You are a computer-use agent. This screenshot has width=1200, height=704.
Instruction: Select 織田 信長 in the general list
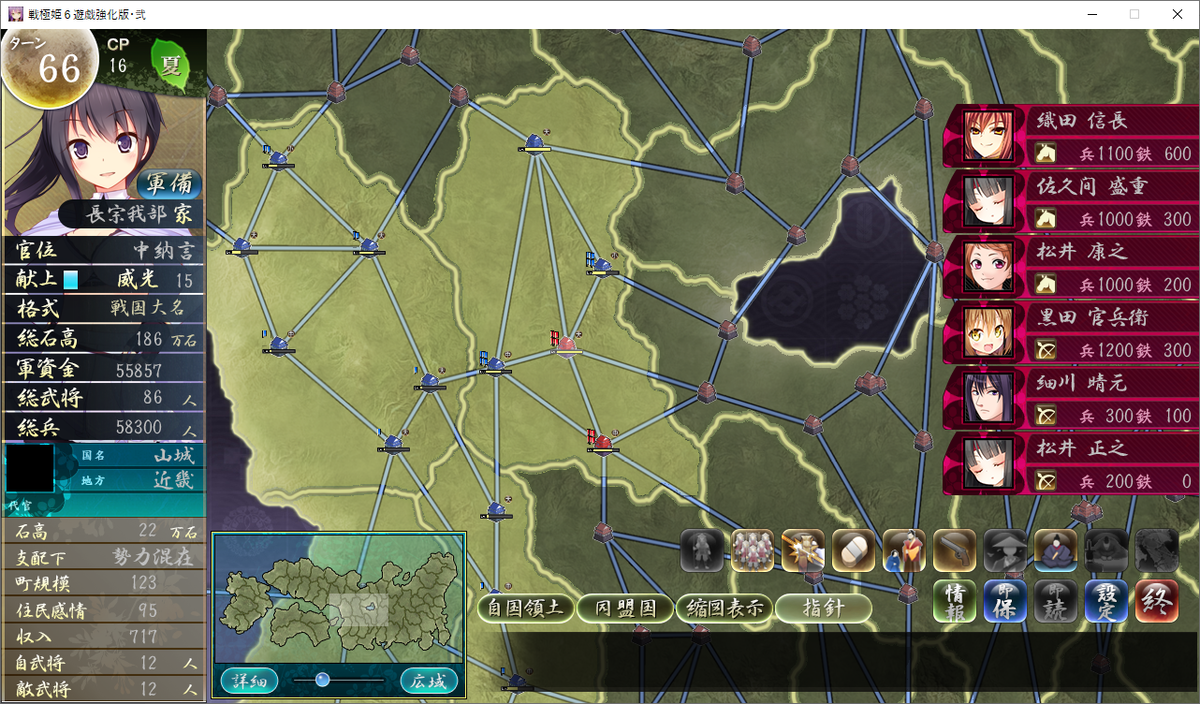[x=1070, y=135]
